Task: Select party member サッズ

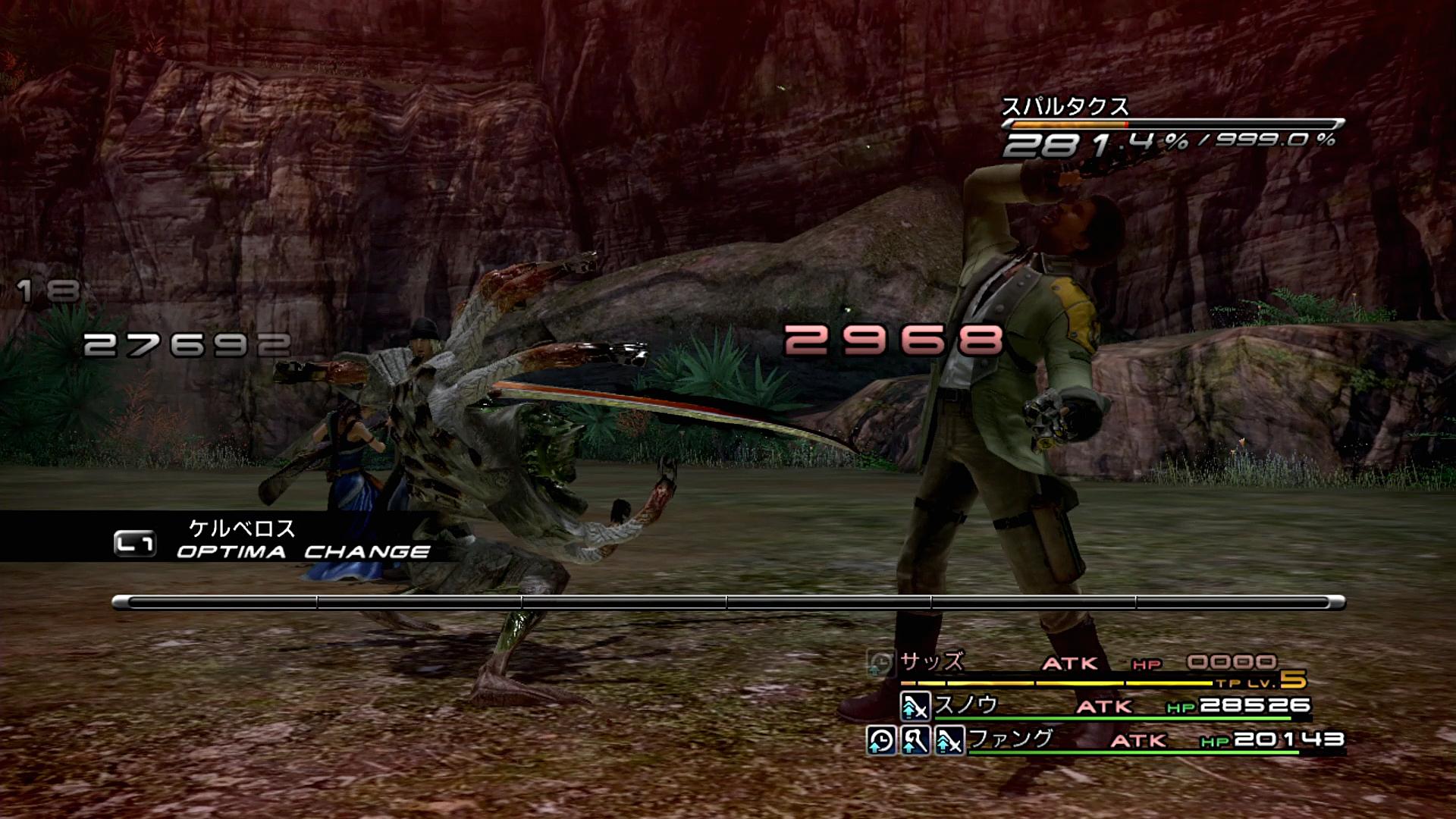Action: 932,662
